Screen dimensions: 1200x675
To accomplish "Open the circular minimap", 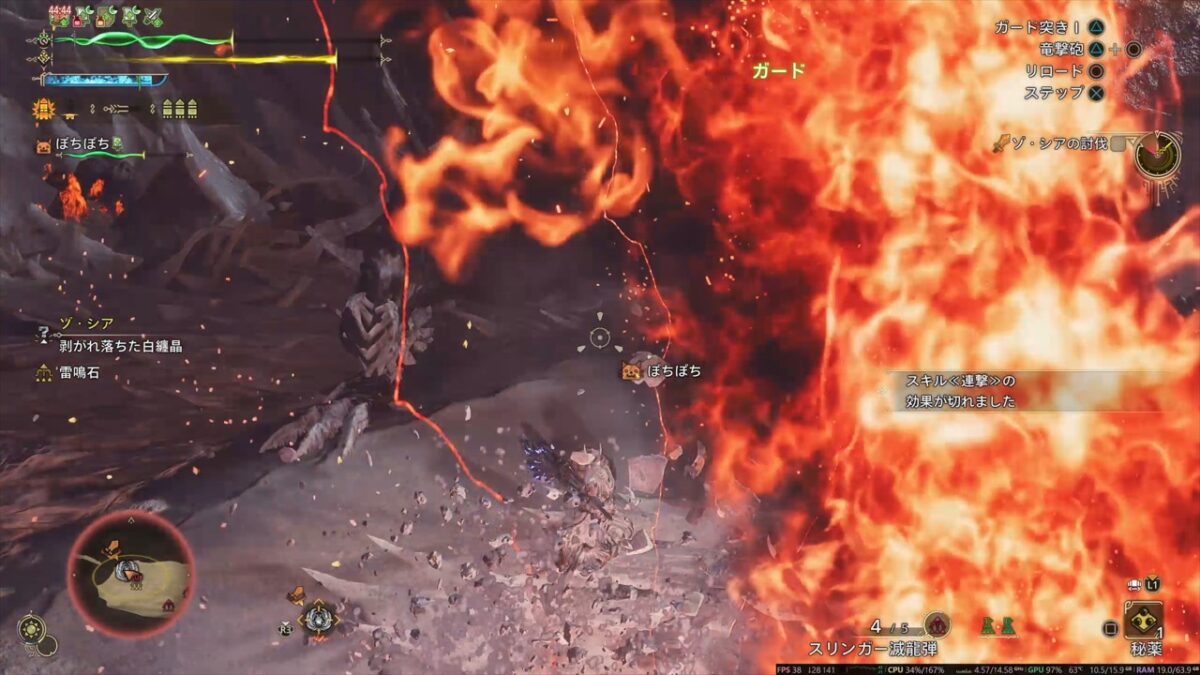I will pos(130,573).
